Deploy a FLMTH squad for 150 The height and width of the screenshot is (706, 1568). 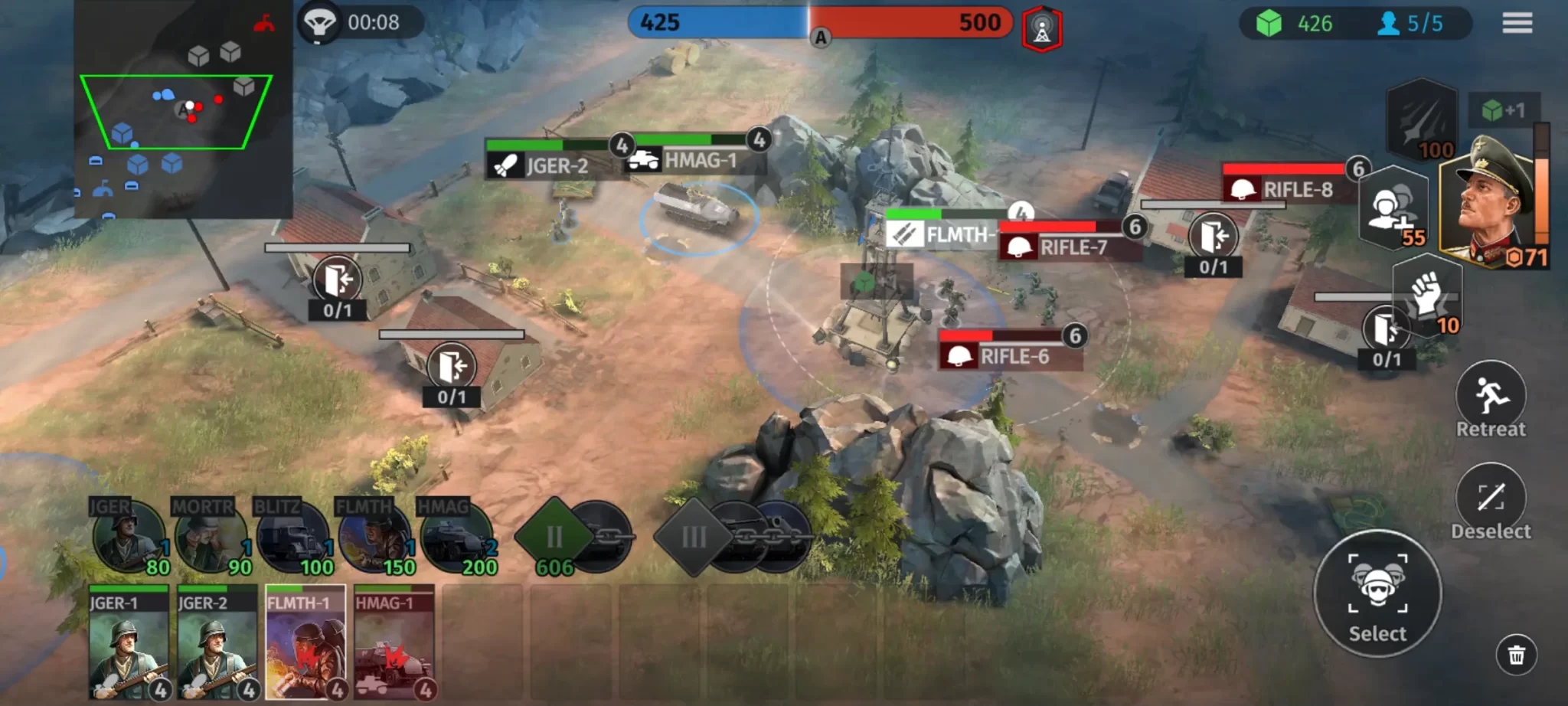click(x=375, y=538)
